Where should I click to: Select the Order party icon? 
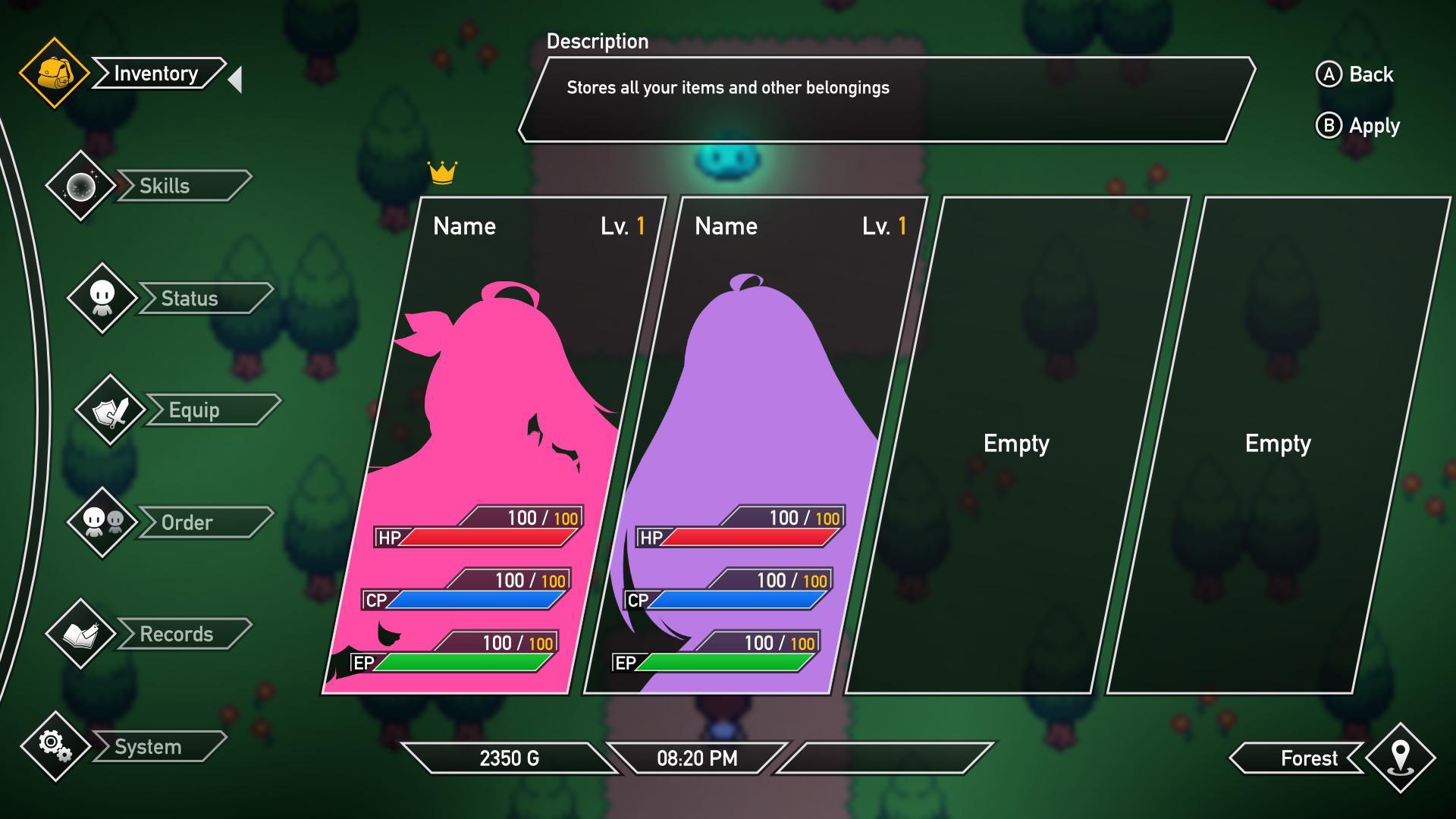pyautogui.click(x=104, y=522)
